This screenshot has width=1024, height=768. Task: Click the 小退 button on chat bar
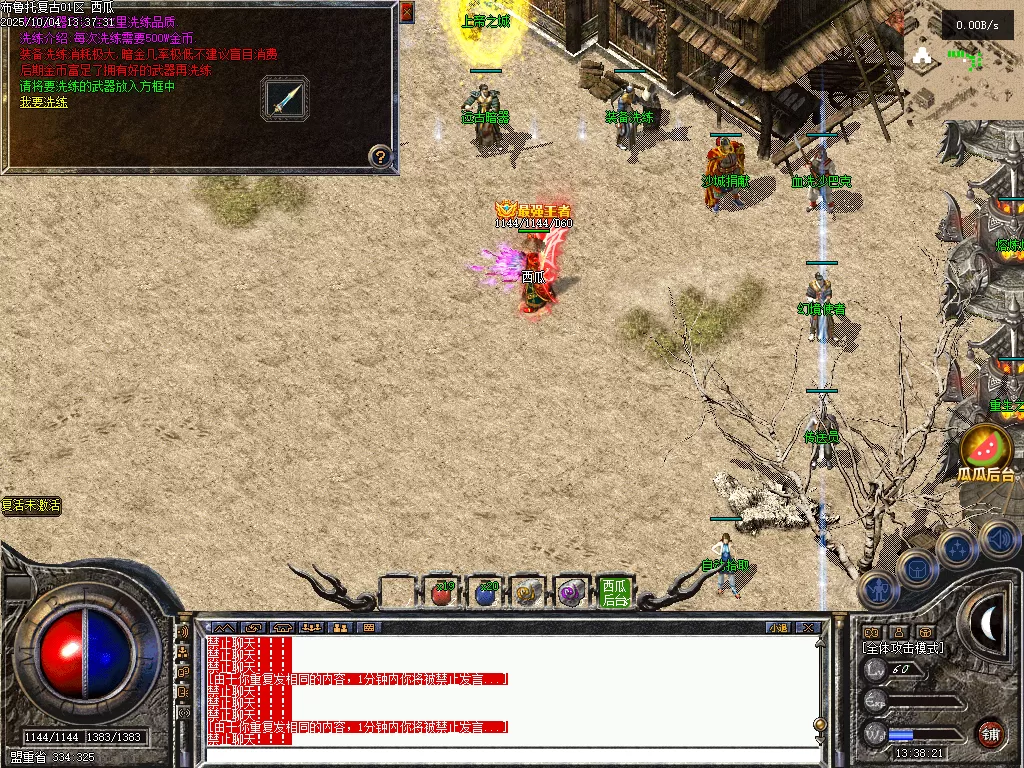tap(777, 628)
